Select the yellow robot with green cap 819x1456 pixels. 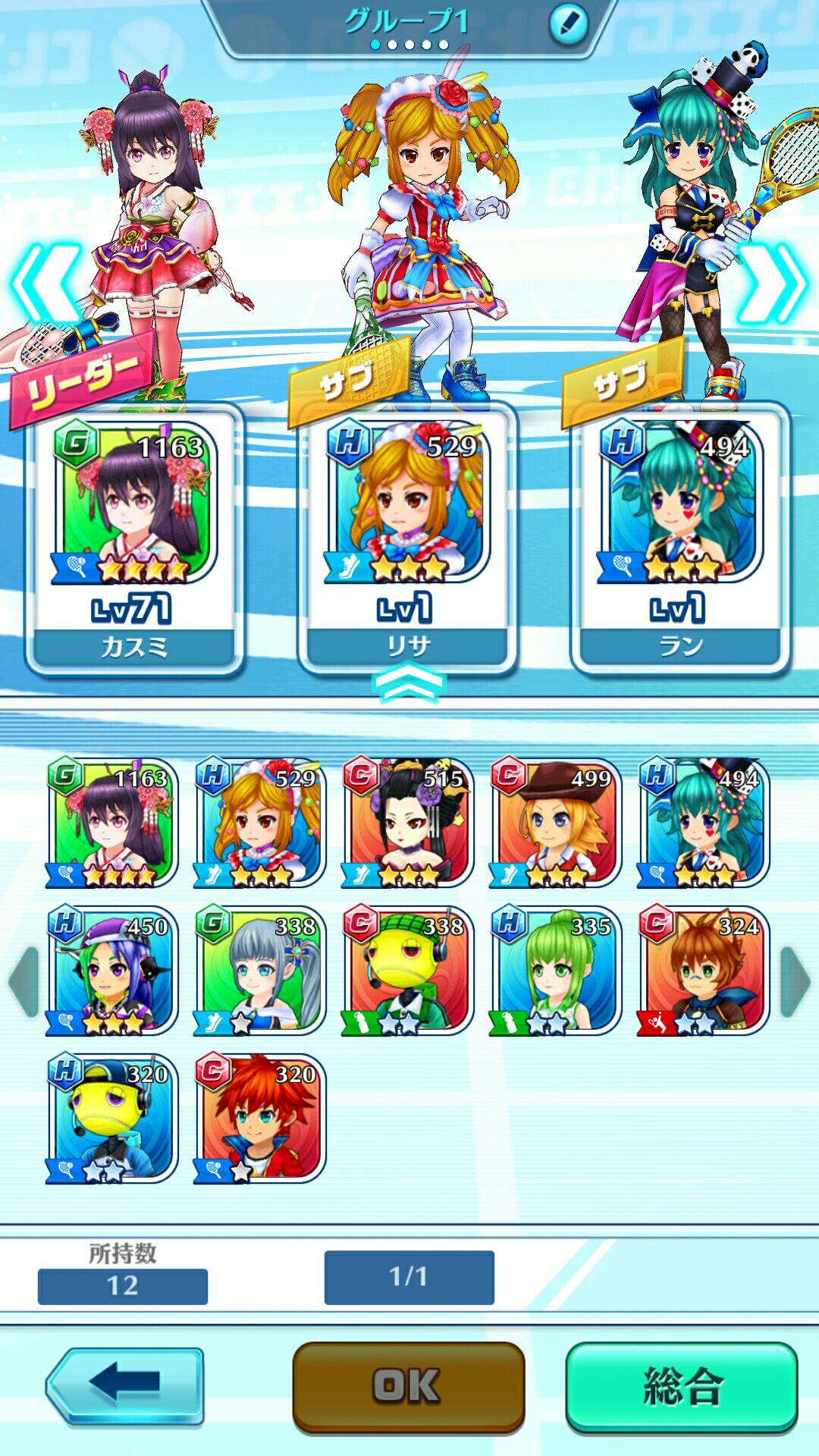[407, 971]
